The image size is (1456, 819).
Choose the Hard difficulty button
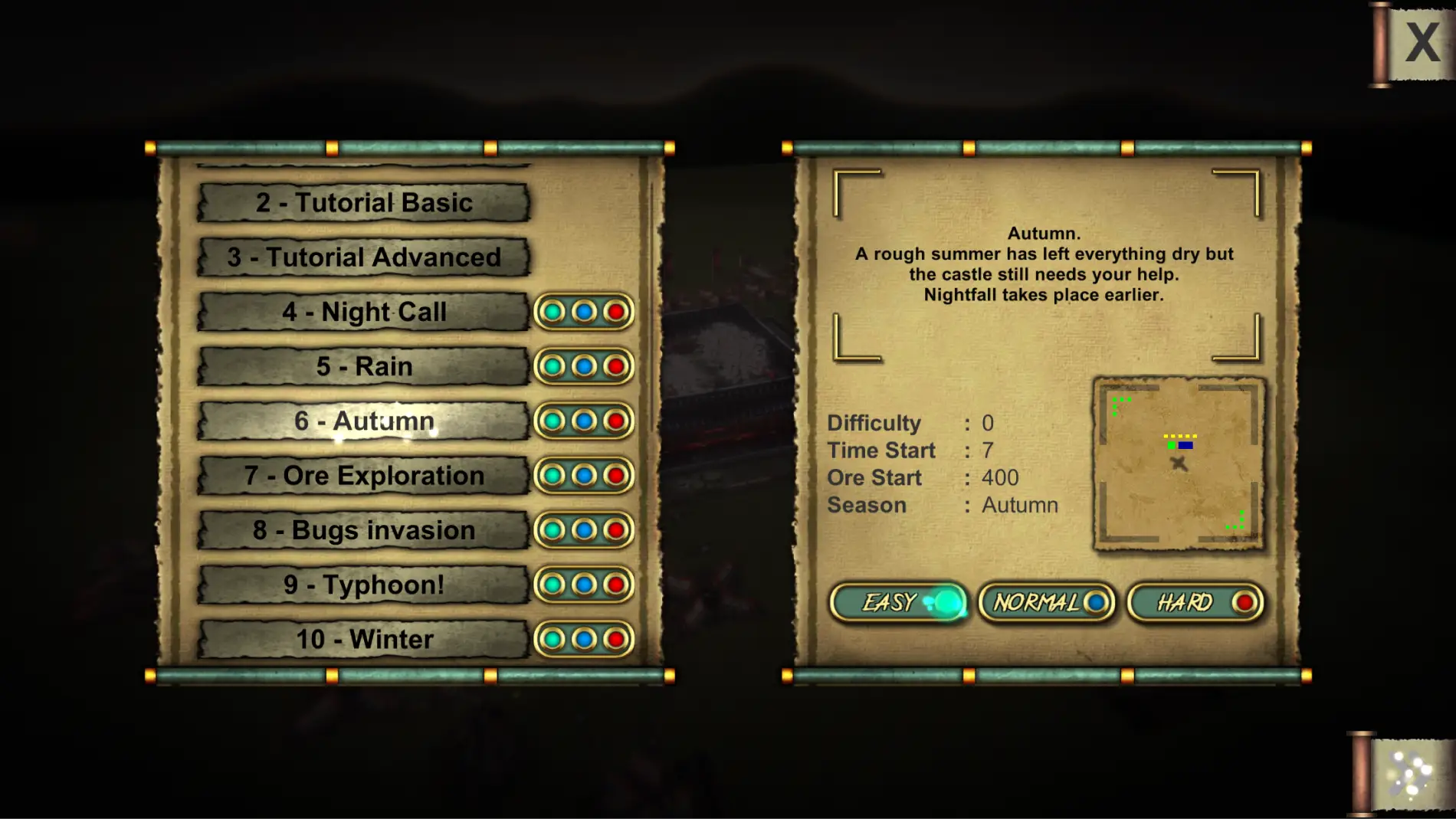(x=1195, y=603)
